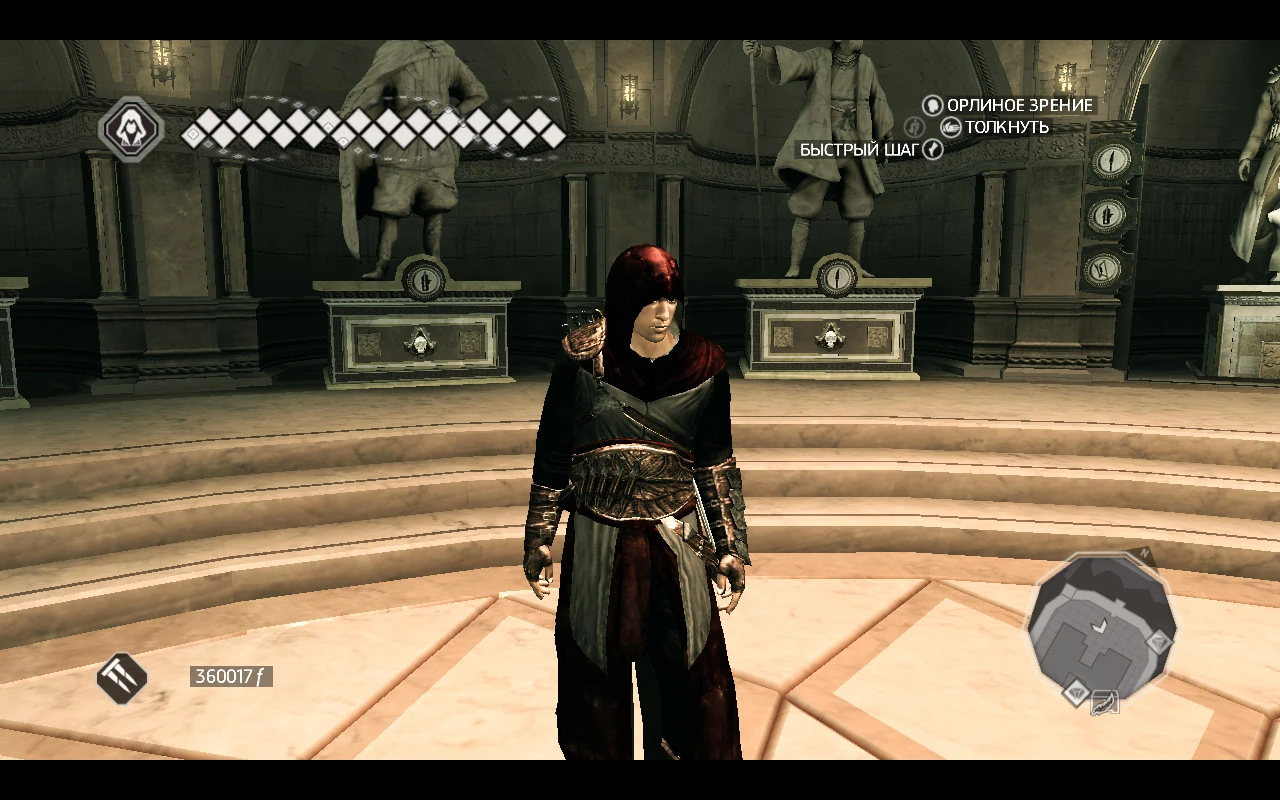The image size is (1280, 800).
Task: Click the spear medallion on the right wall
Action: pos(1110,162)
